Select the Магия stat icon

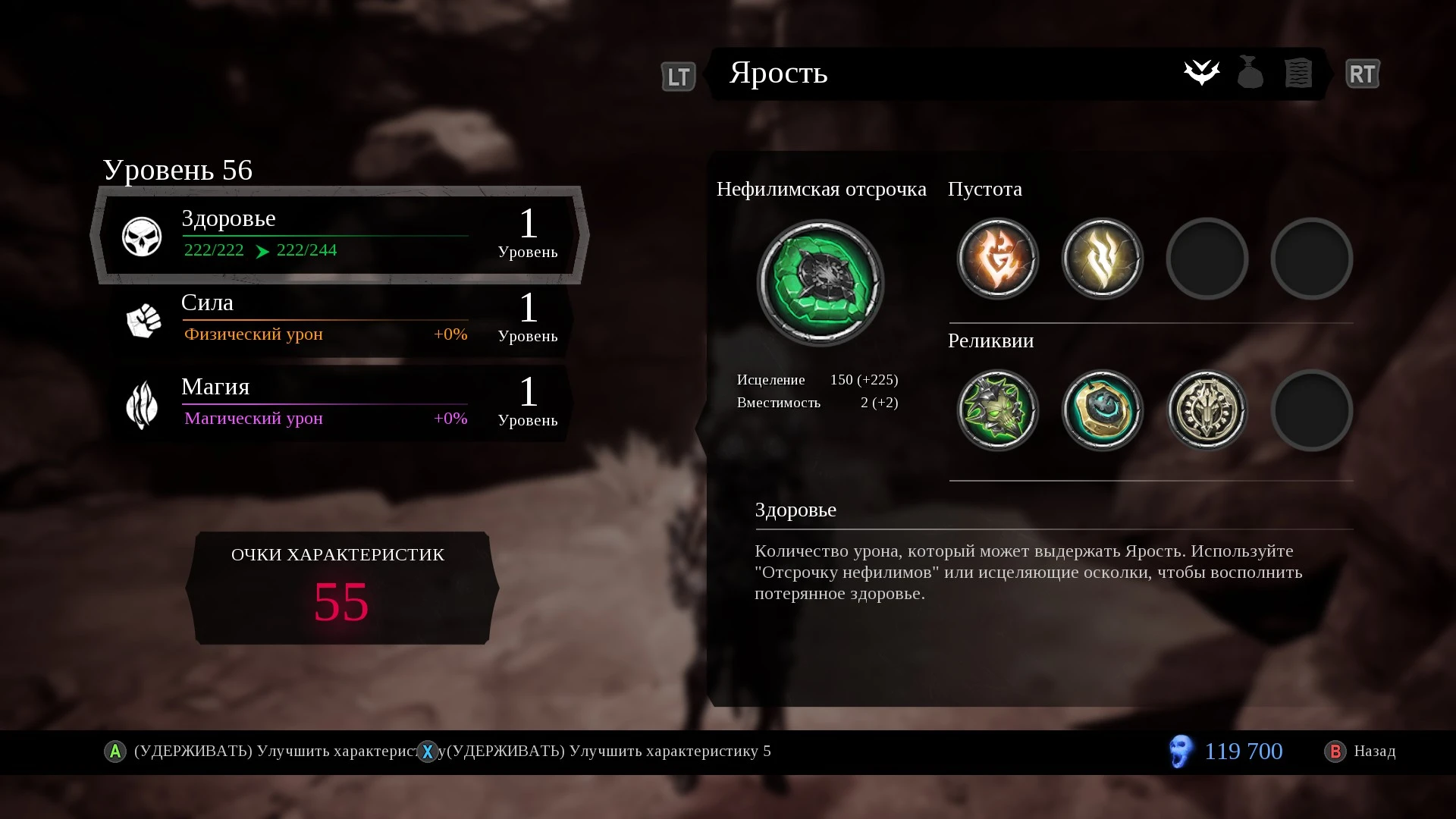click(141, 404)
